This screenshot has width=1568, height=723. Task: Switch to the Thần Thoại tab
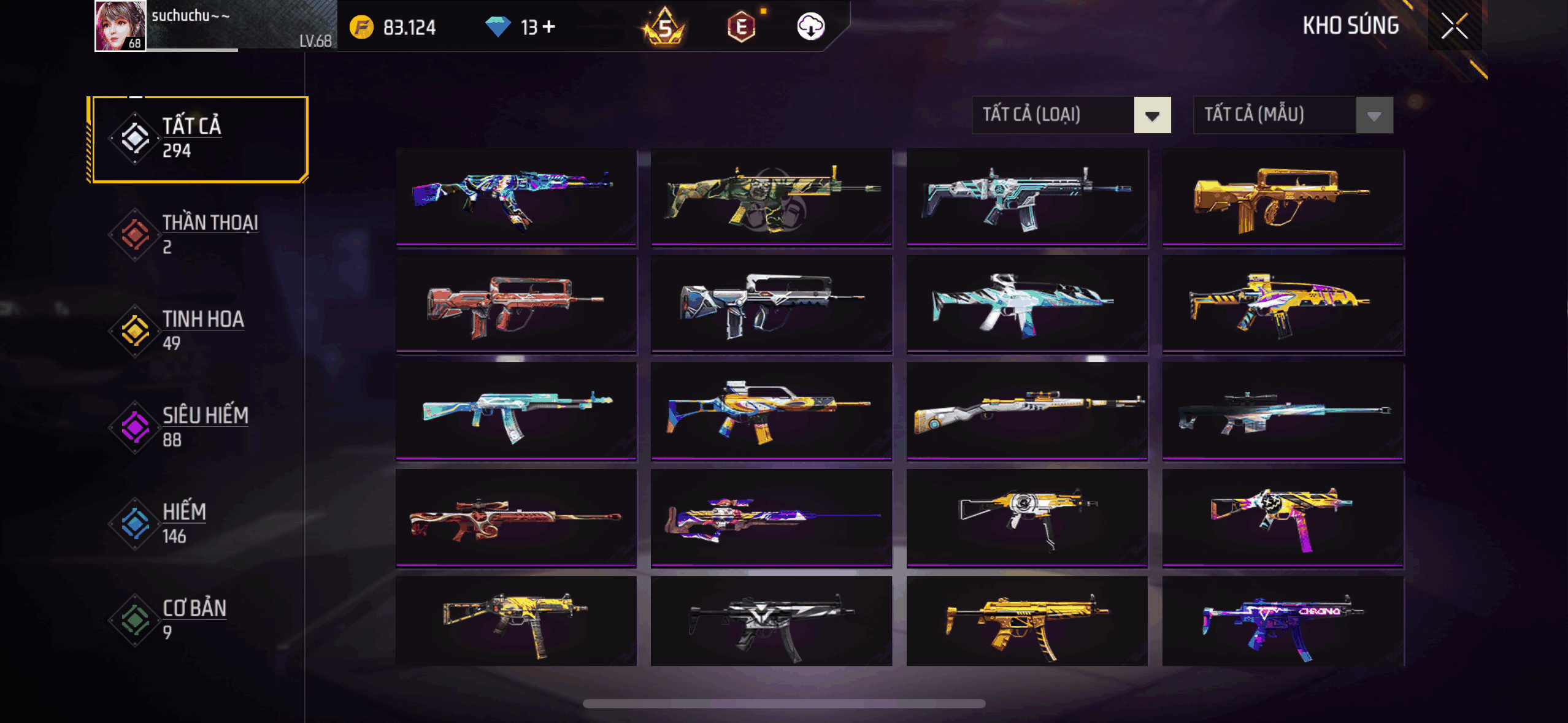click(x=198, y=234)
